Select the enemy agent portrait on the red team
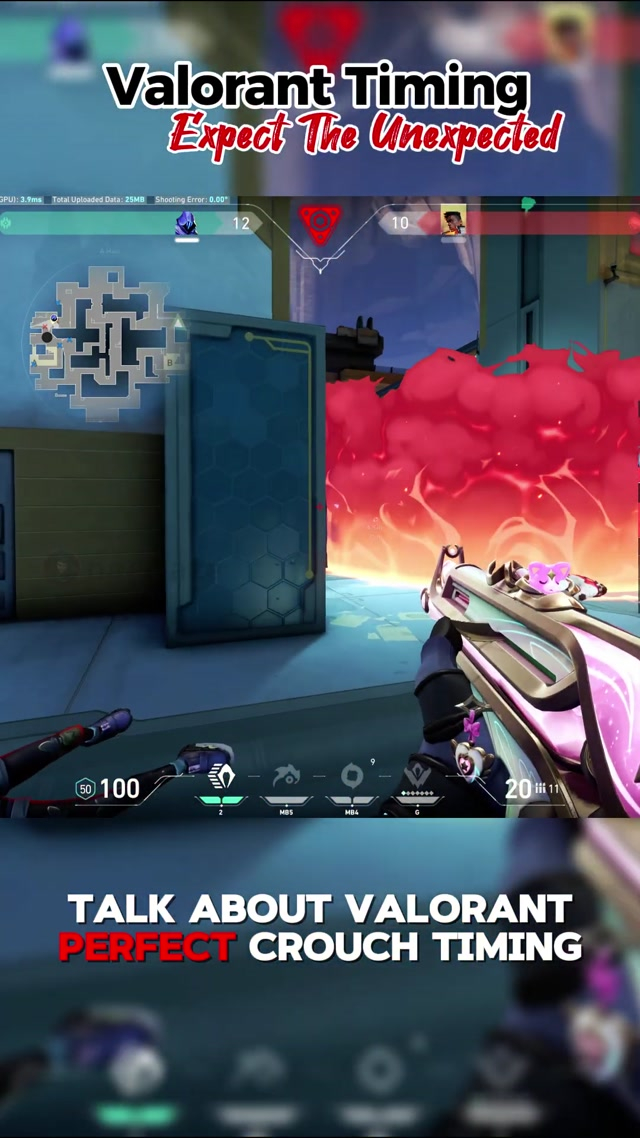 click(454, 221)
